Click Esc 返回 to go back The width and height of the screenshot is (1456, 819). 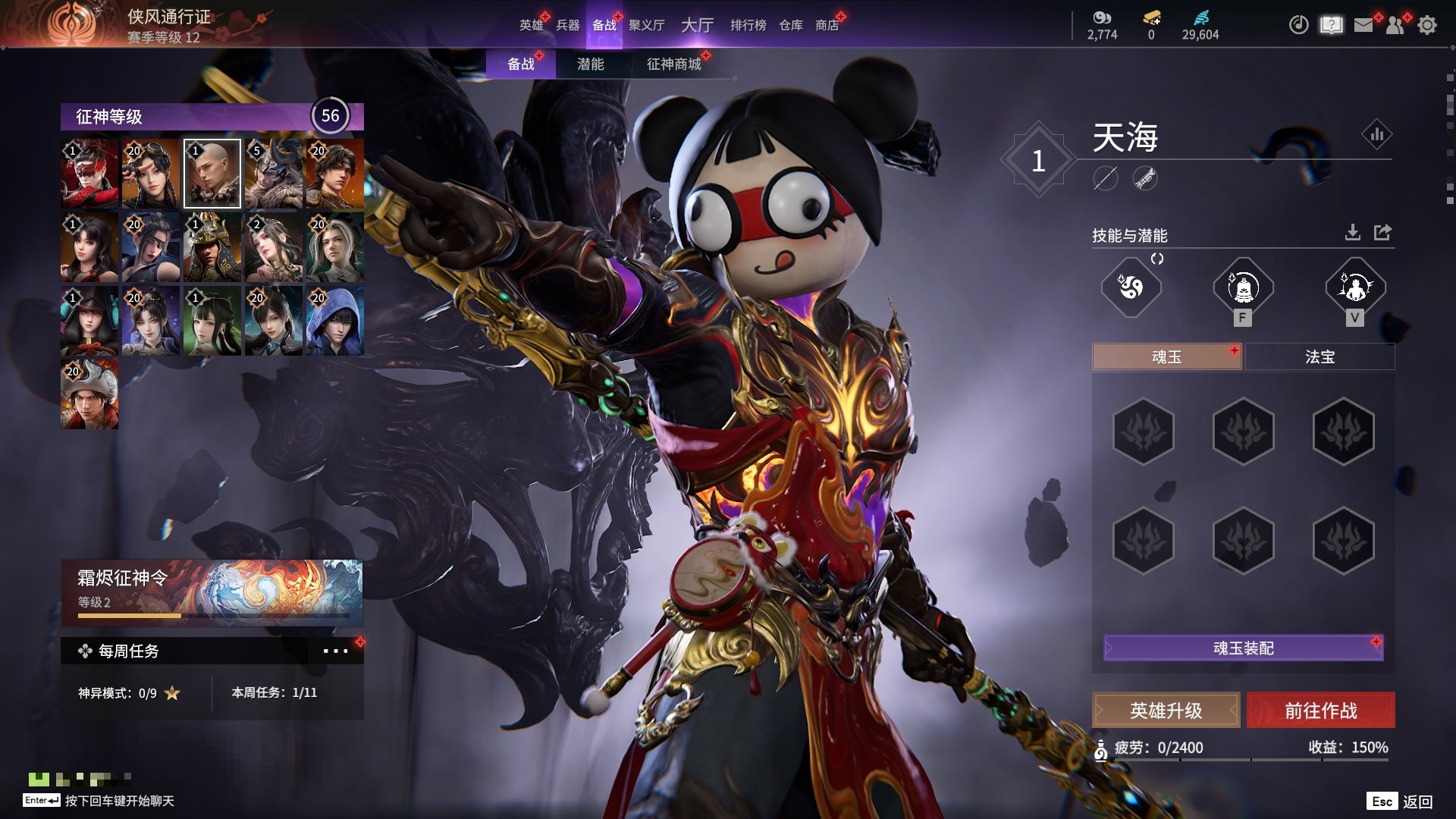[x=1400, y=802]
